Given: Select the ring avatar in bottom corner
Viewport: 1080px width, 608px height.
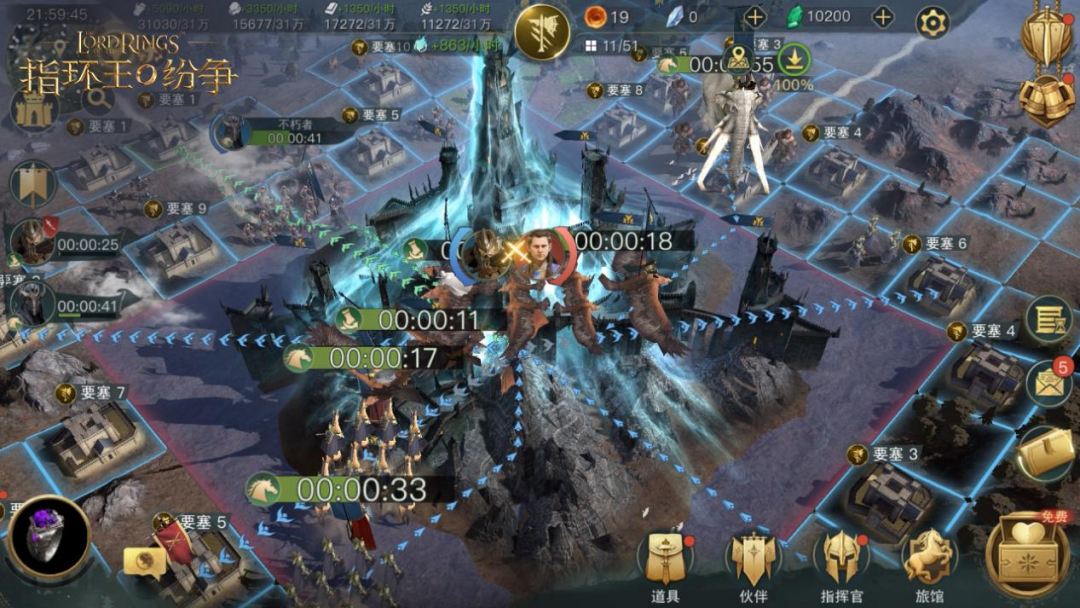Looking at the screenshot, I should point(48,539).
